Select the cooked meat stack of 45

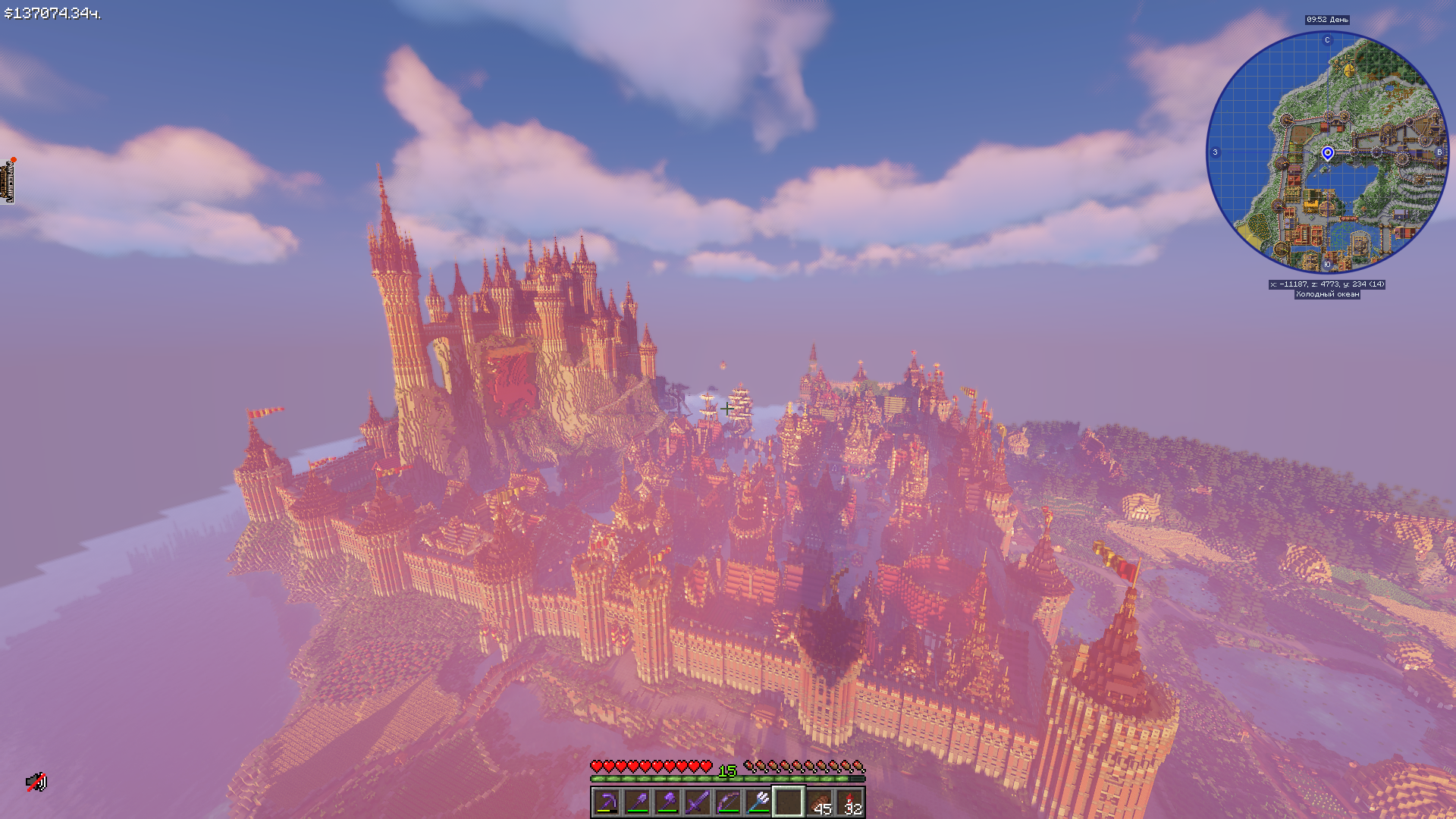click(819, 802)
